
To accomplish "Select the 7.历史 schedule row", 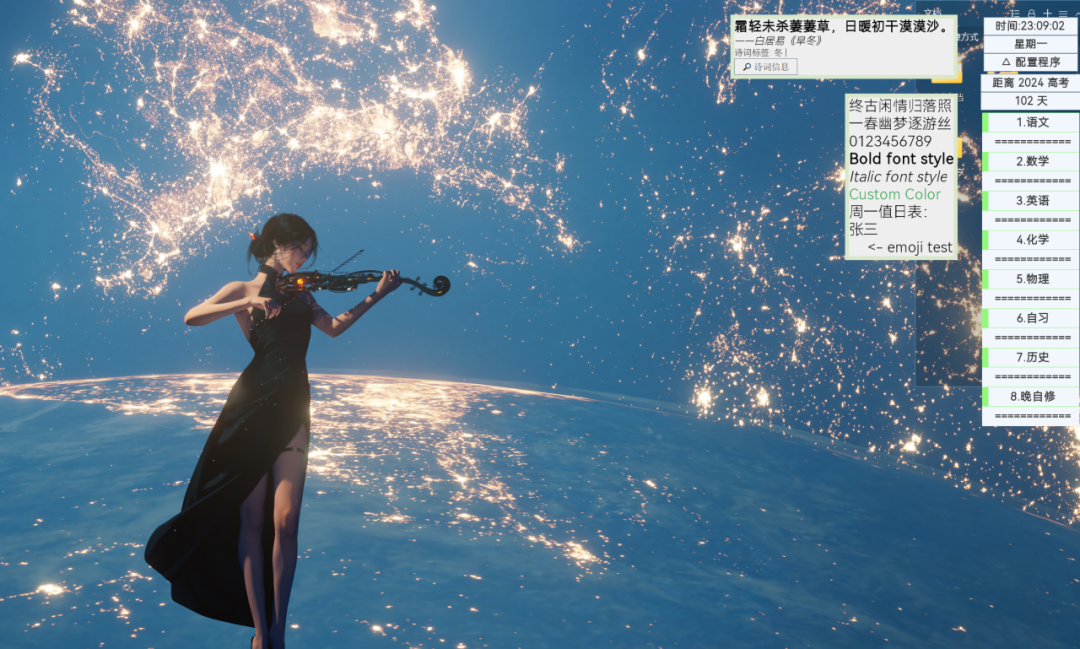I will [1032, 357].
